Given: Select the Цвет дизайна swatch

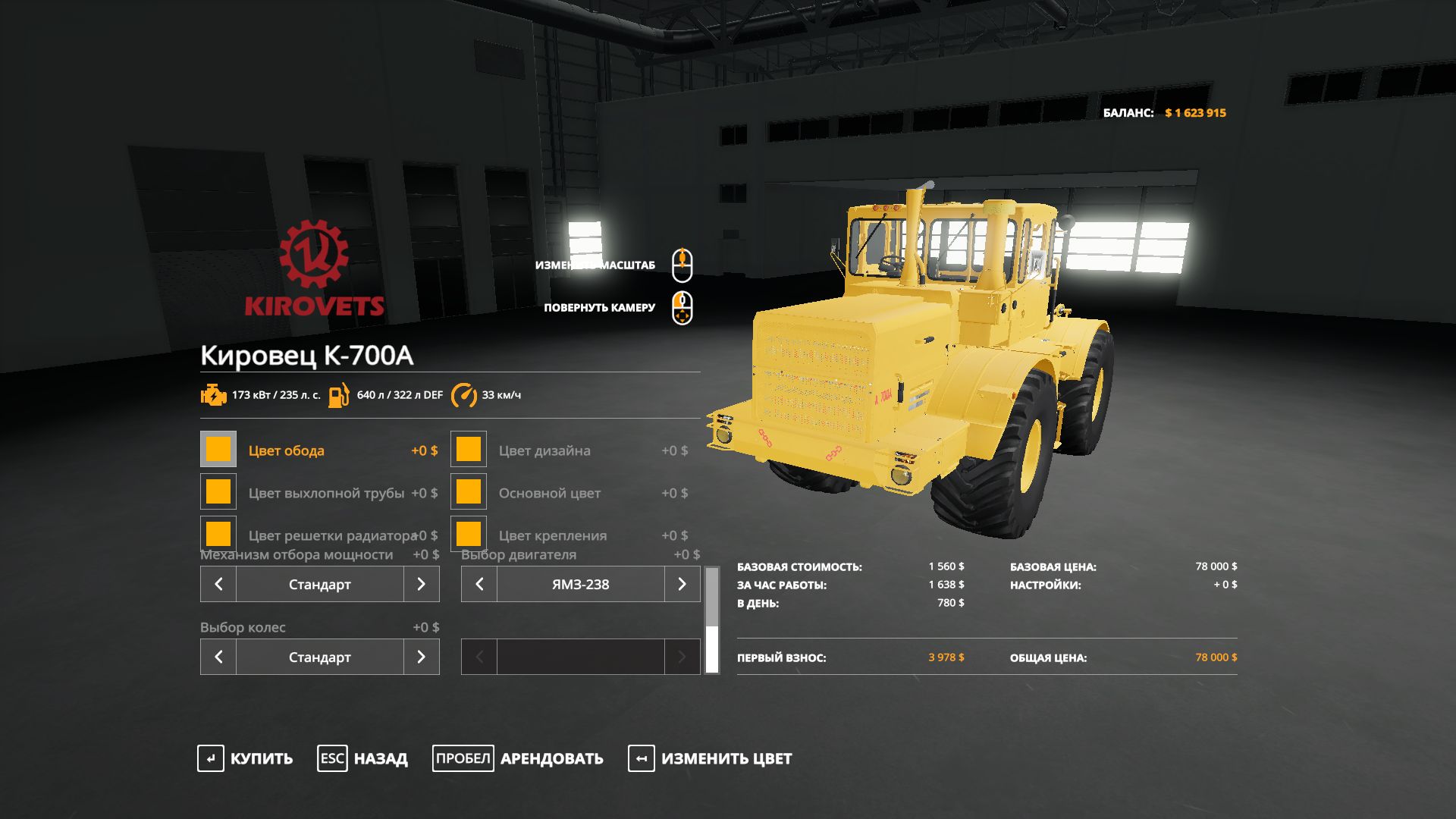Looking at the screenshot, I should pos(468,449).
